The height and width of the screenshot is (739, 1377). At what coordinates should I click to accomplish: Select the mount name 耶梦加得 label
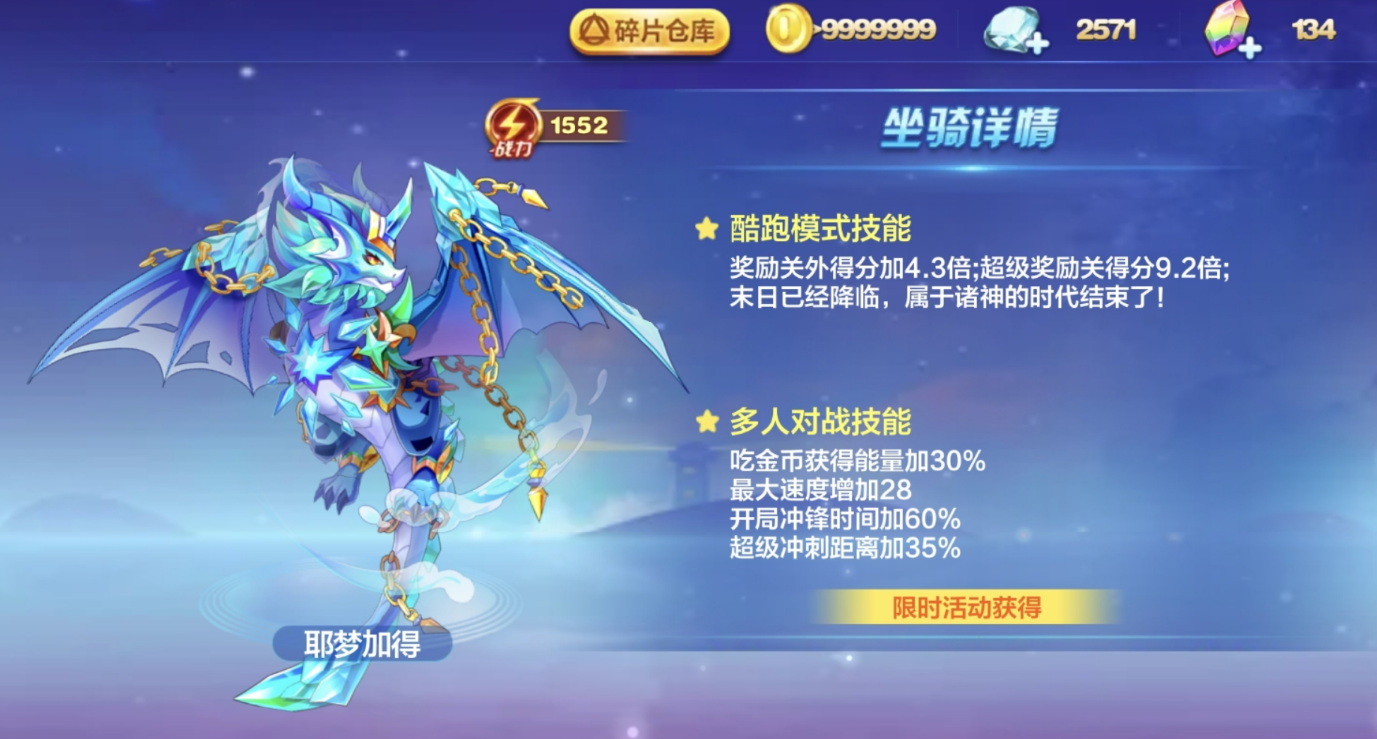363,645
